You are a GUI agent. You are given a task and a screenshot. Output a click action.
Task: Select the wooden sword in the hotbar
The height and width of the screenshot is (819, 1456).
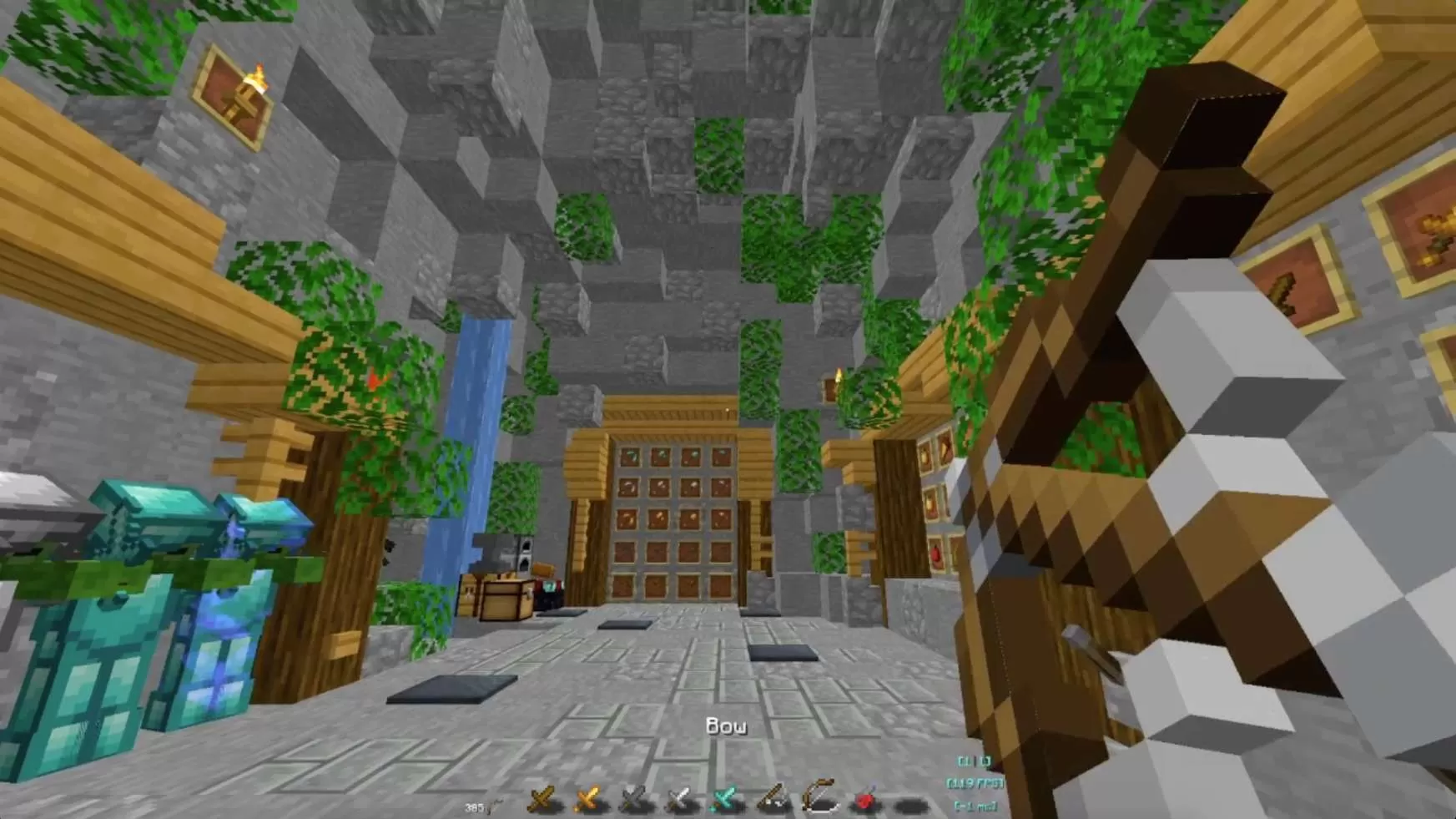pos(541,800)
